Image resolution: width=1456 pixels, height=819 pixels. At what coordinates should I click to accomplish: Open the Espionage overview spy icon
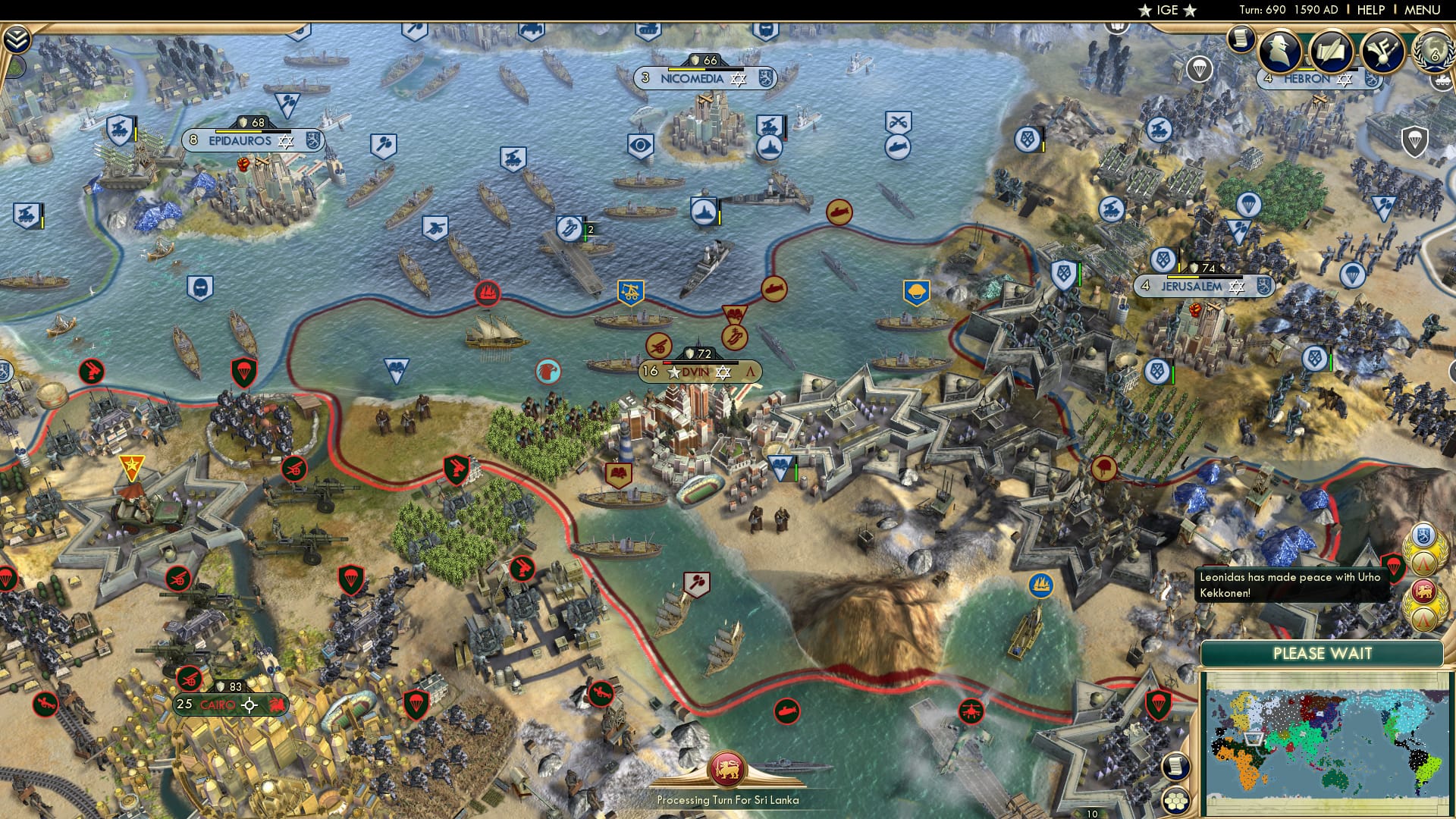pyautogui.click(x=1279, y=52)
